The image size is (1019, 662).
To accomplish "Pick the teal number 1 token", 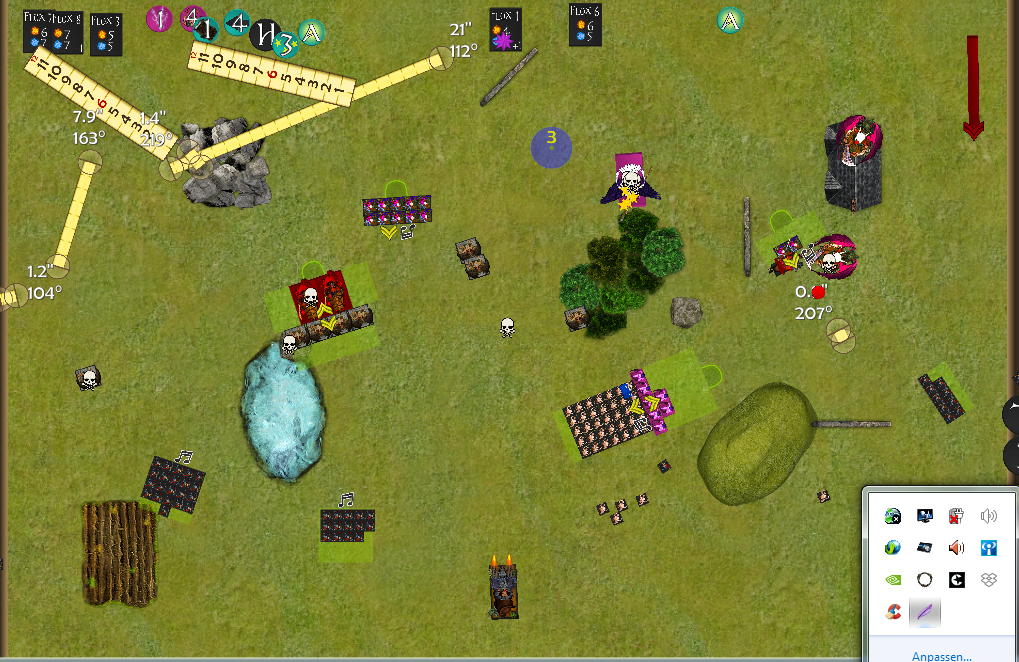I will 206,30.
